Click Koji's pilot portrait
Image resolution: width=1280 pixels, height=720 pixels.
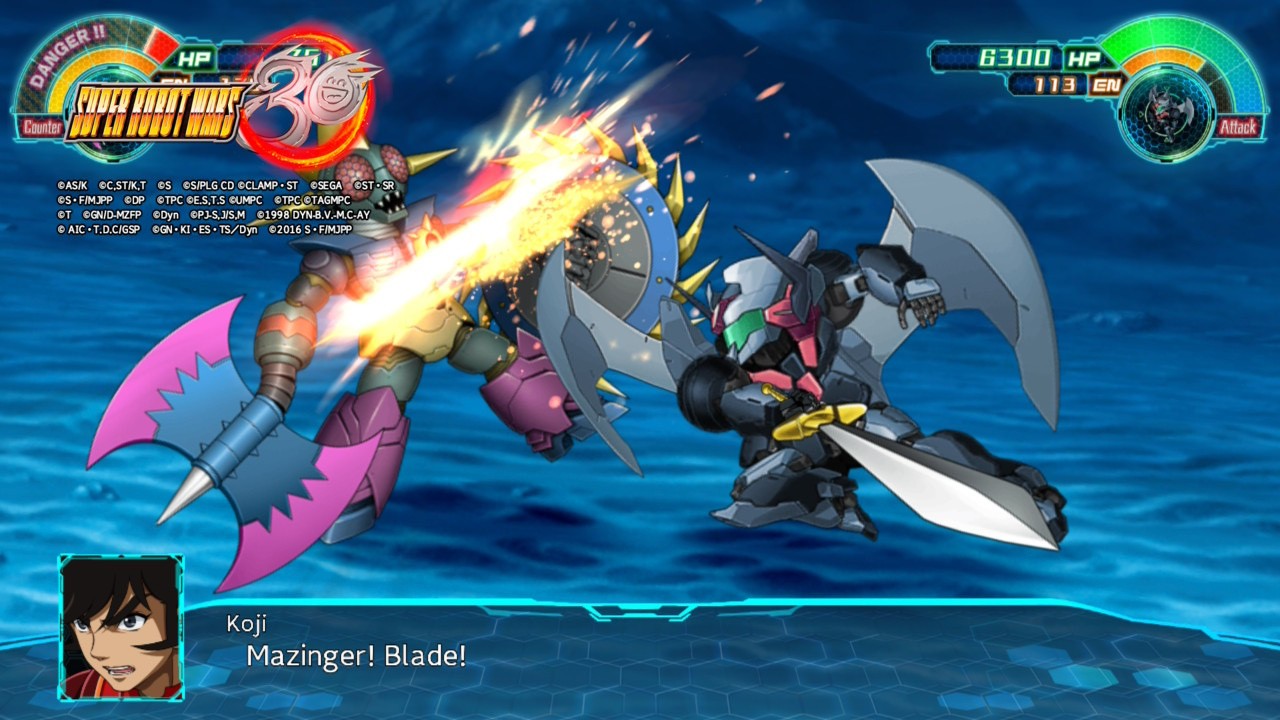(121, 627)
